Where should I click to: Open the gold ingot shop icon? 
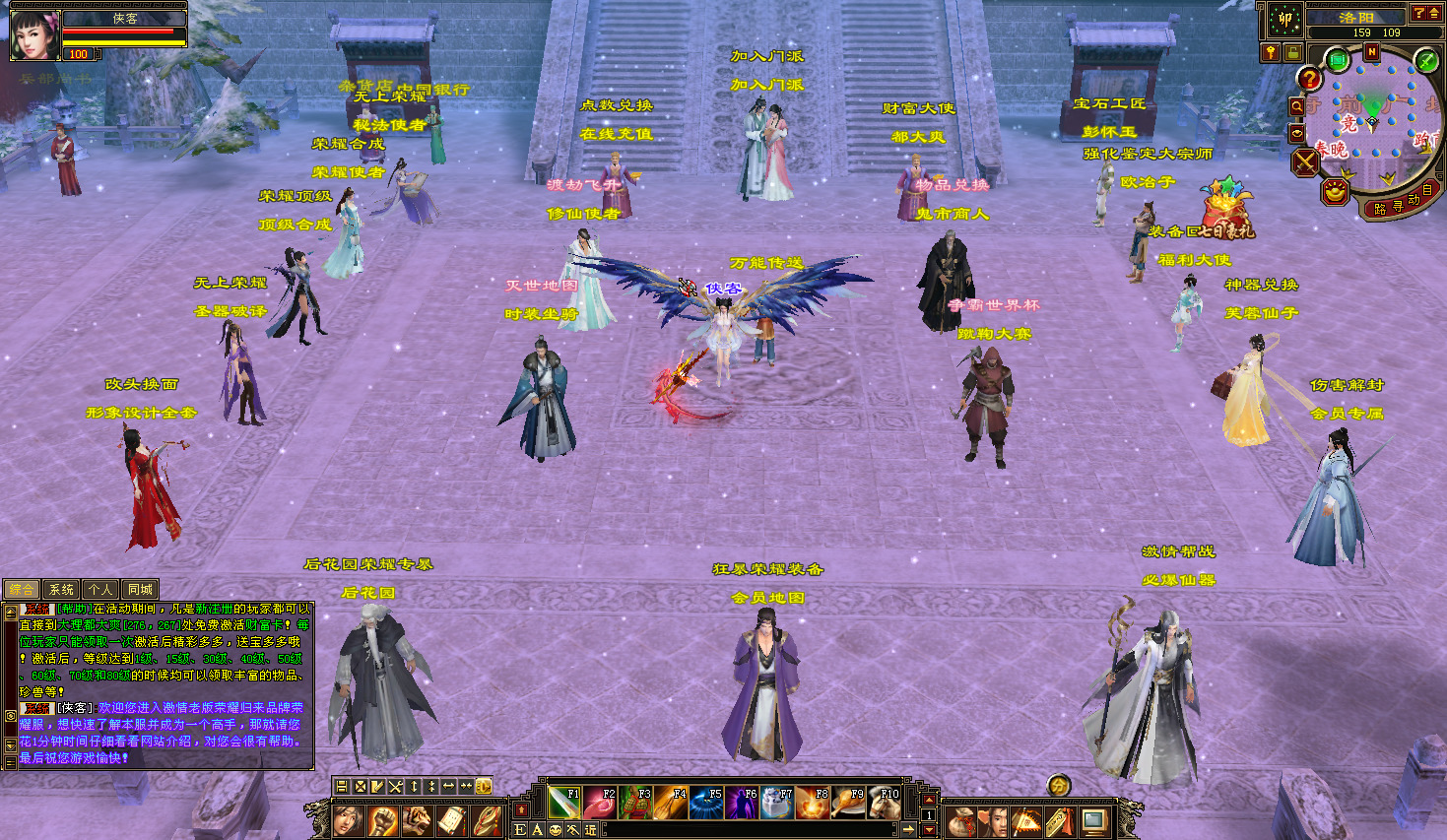[x=1335, y=191]
